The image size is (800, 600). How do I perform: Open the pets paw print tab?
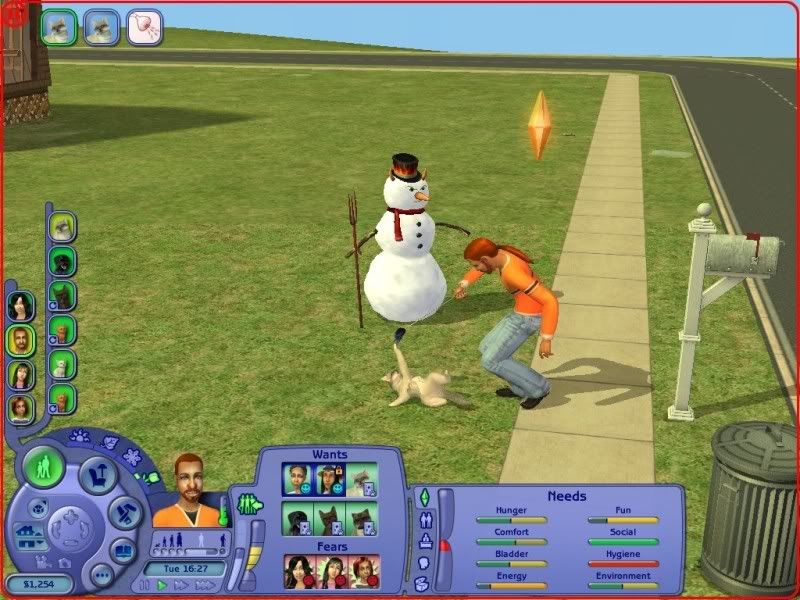pyautogui.click(x=79, y=436)
